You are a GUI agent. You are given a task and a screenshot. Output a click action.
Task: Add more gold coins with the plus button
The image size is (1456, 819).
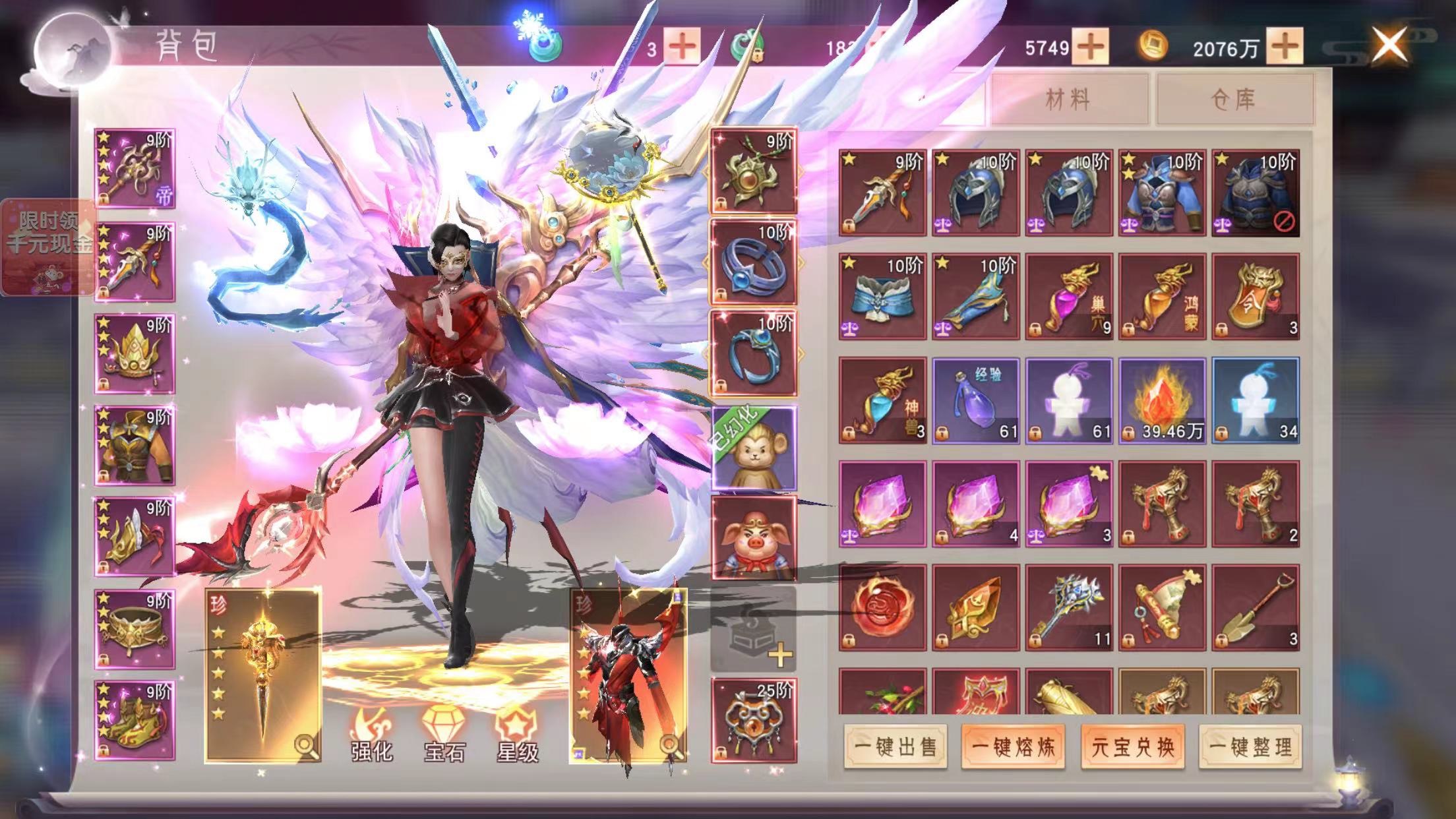click(1284, 46)
